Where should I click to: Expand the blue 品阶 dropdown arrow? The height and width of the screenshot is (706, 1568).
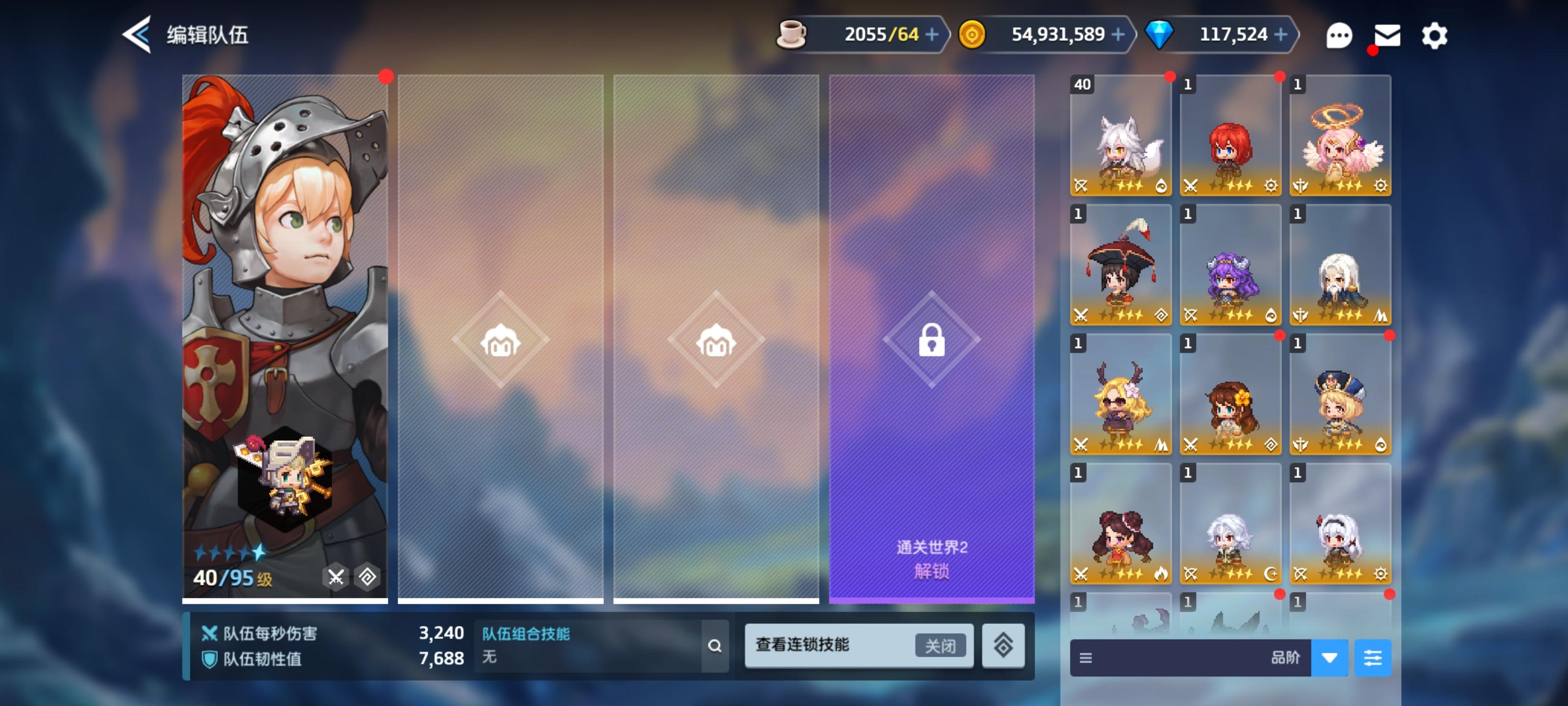coord(1330,658)
